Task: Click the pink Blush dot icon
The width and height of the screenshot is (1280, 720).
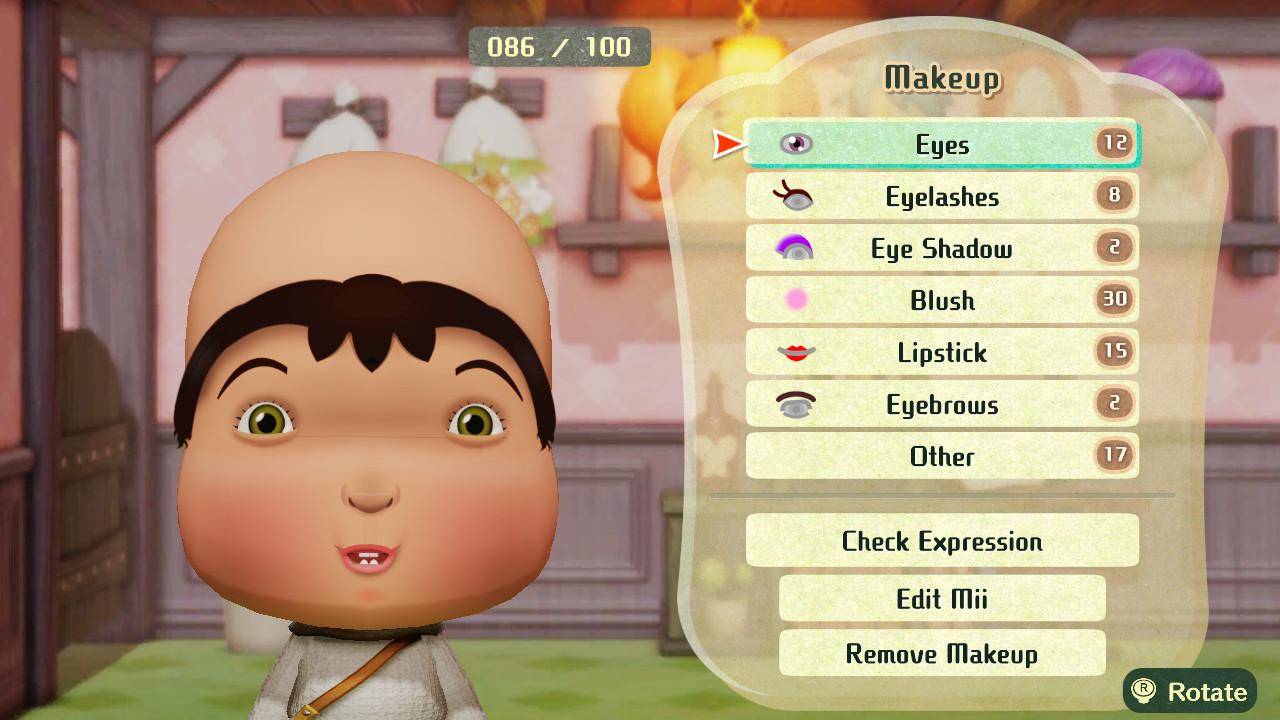Action: pyautogui.click(x=798, y=301)
